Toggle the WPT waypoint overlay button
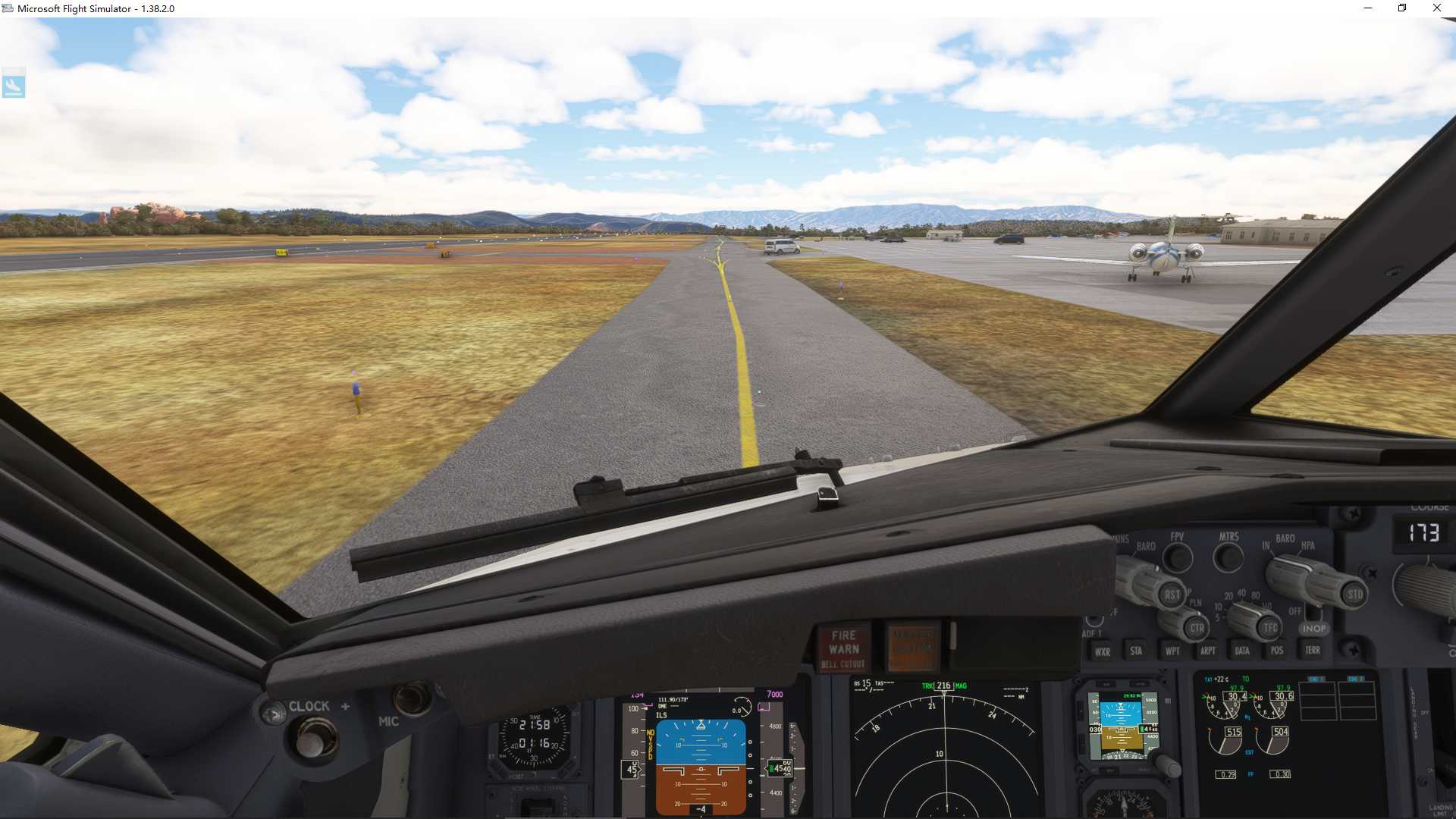This screenshot has height=819, width=1456. tap(1172, 651)
